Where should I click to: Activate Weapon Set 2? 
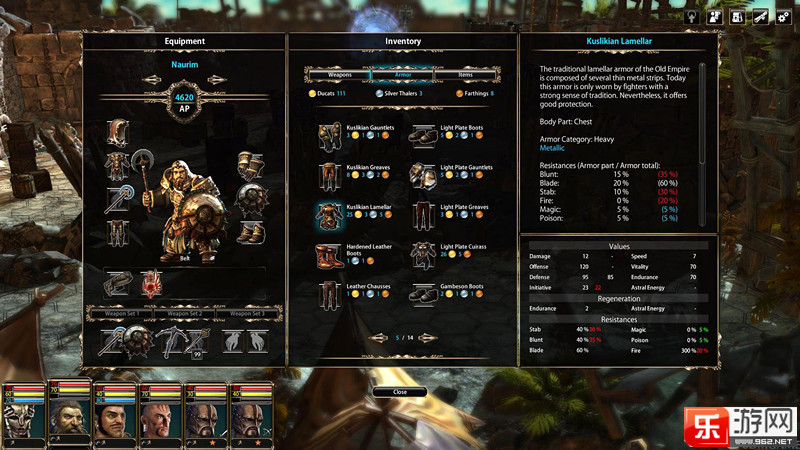(x=184, y=314)
